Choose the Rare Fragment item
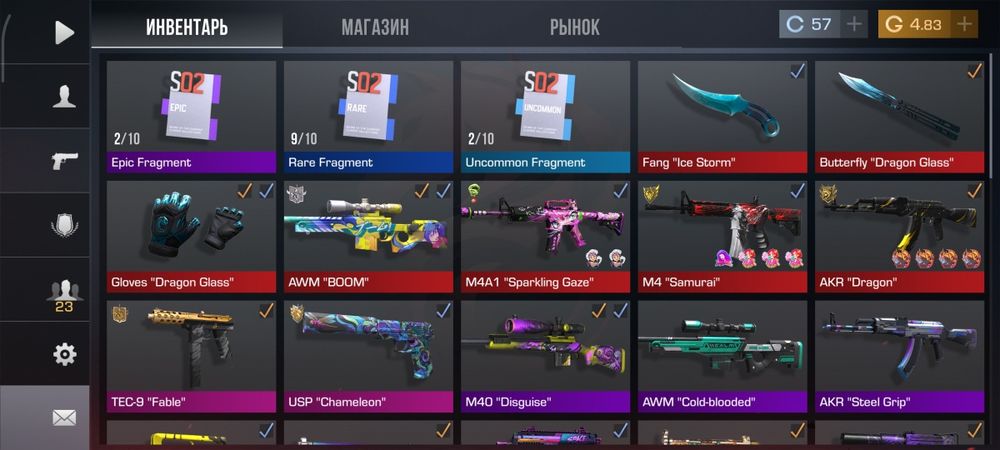 368,116
